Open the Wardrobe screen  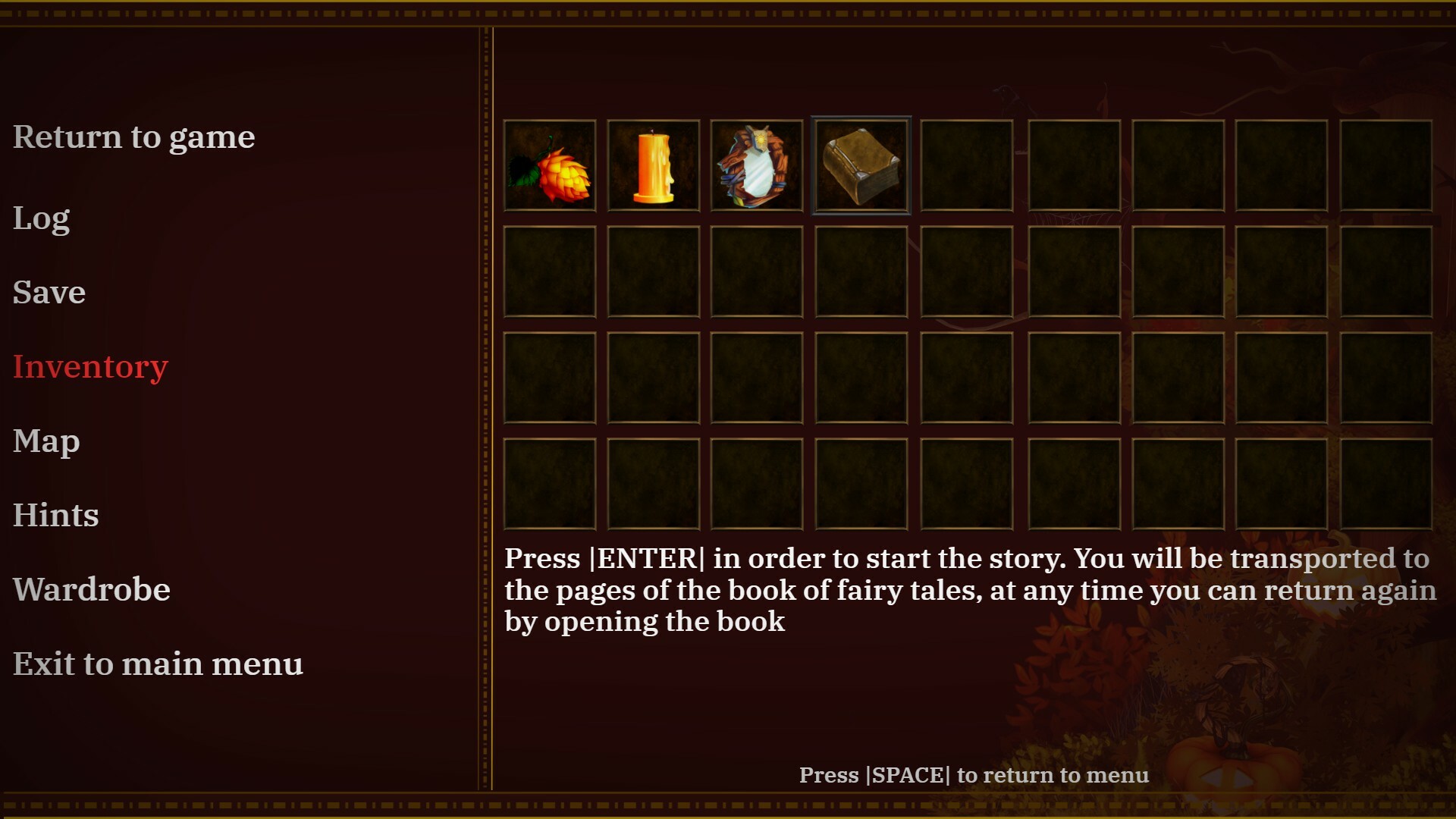pos(92,589)
